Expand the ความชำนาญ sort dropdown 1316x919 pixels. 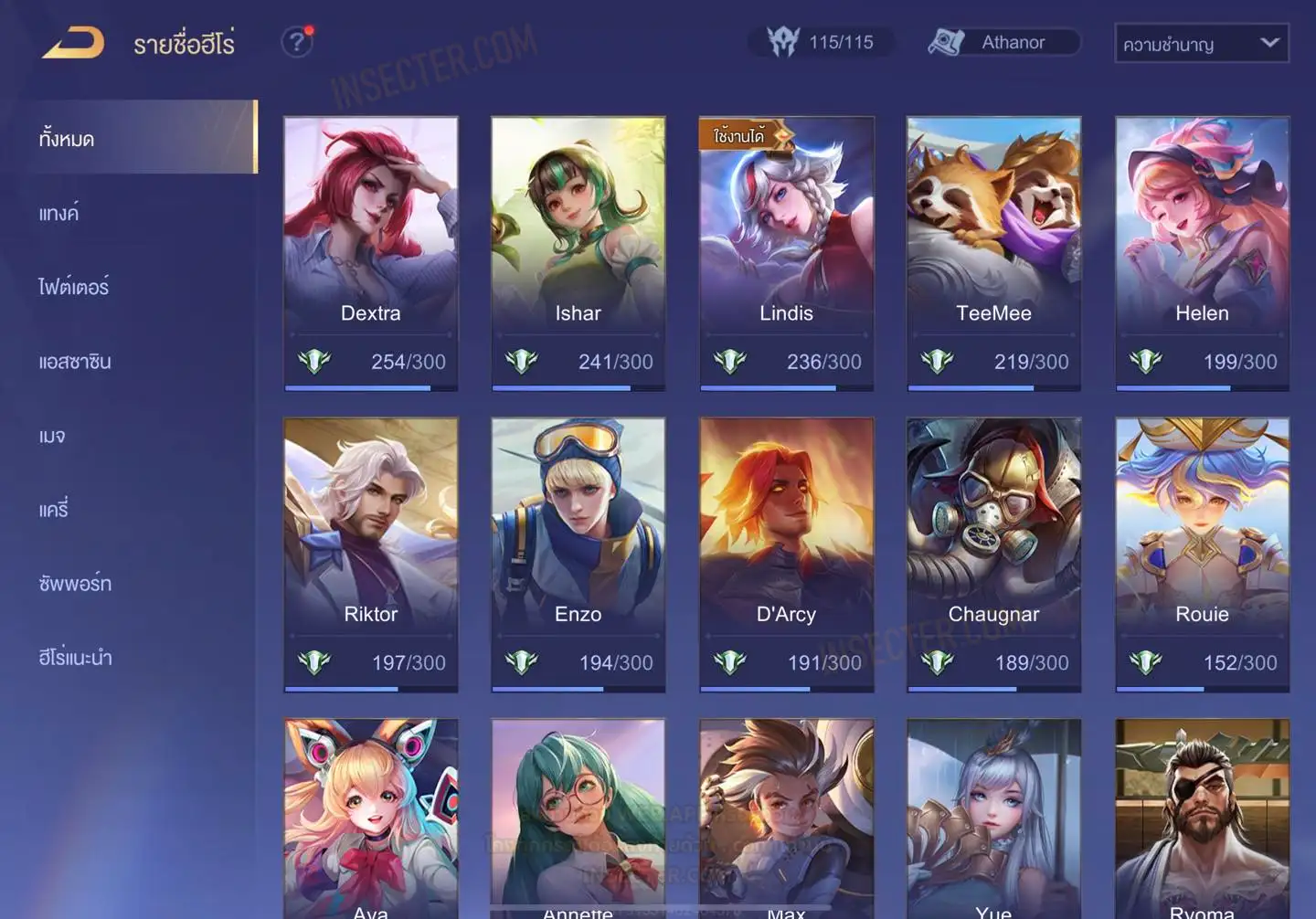click(x=1201, y=44)
